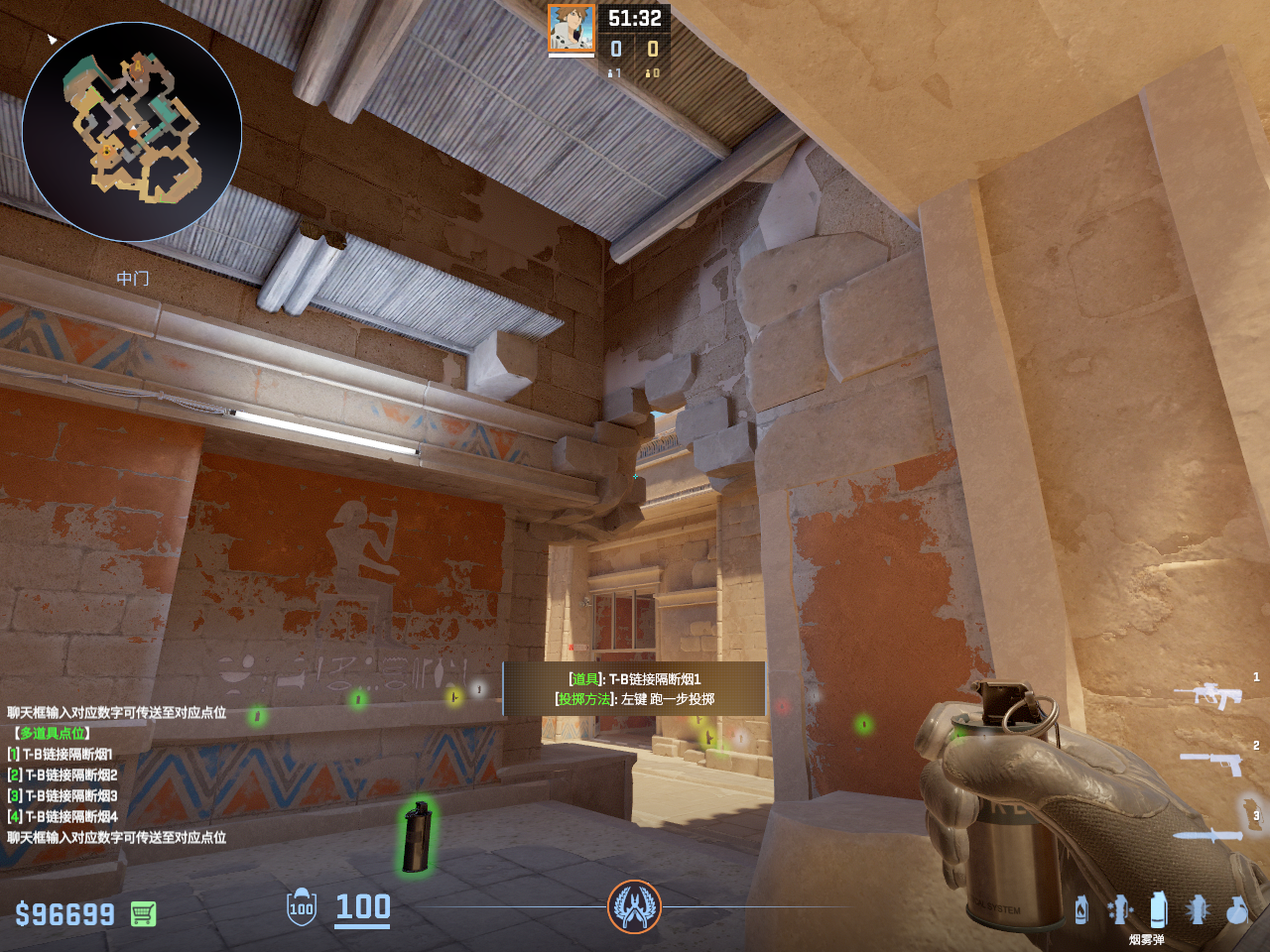Switch to the silenced pistol in slot 2

(x=1212, y=762)
